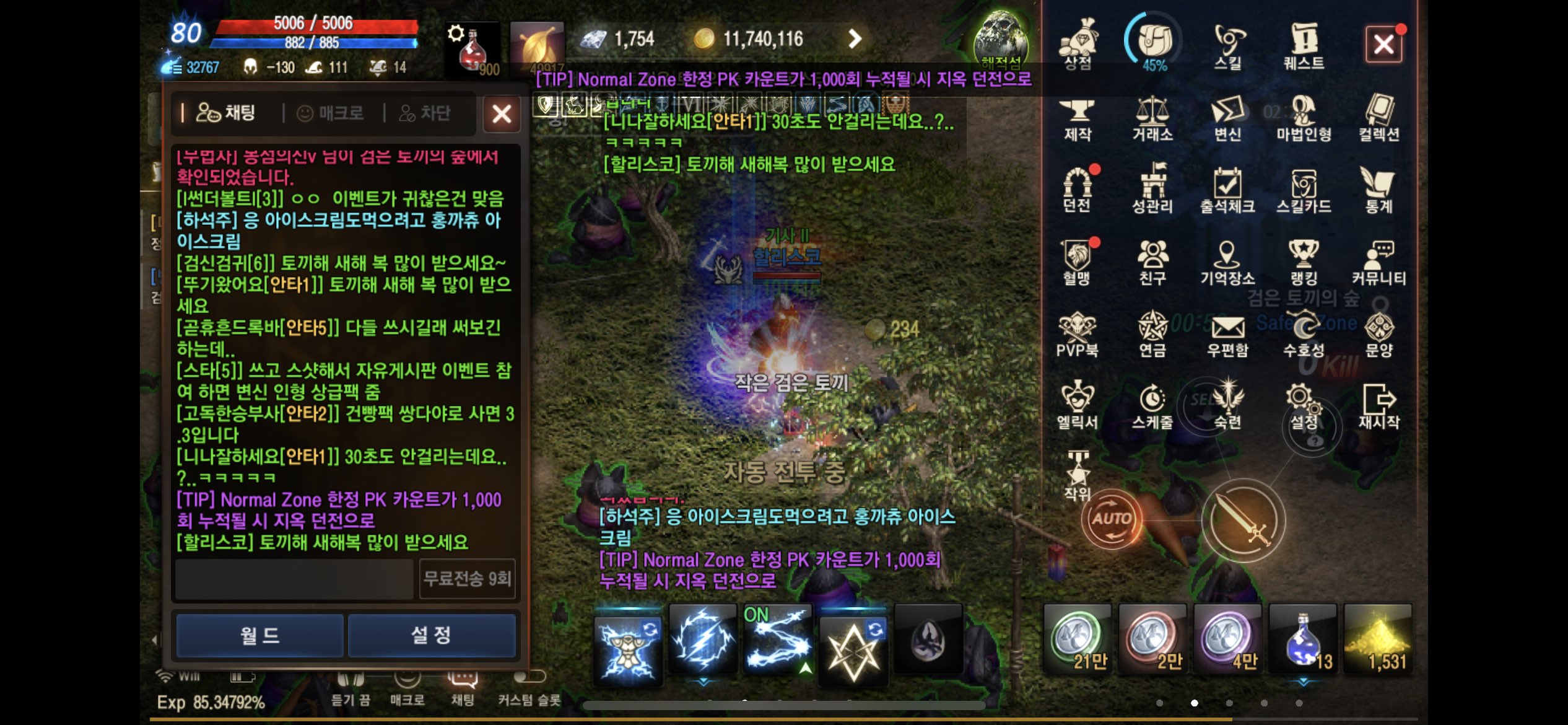The image size is (1568, 725).
Task: Open the 제작 crafting menu
Action: tap(1078, 118)
